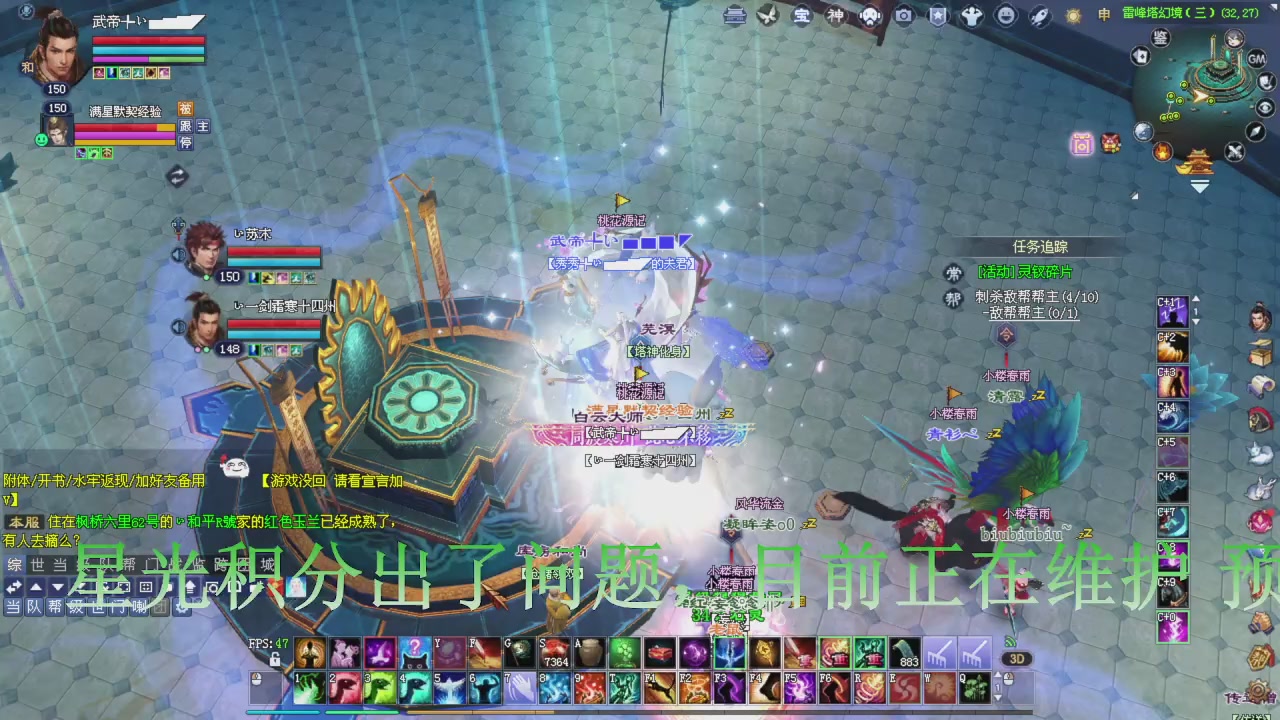Open the screenshot camera tool in top bar

903,17
